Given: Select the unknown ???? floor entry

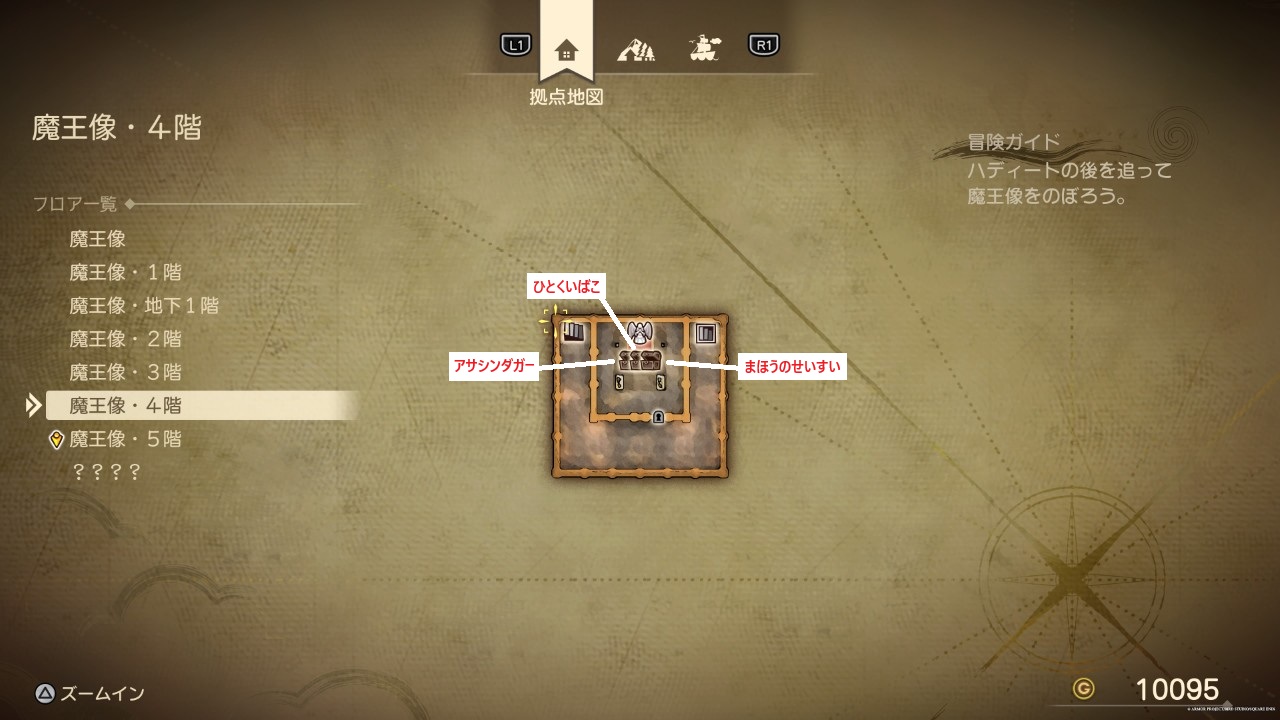Looking at the screenshot, I should click(105, 472).
